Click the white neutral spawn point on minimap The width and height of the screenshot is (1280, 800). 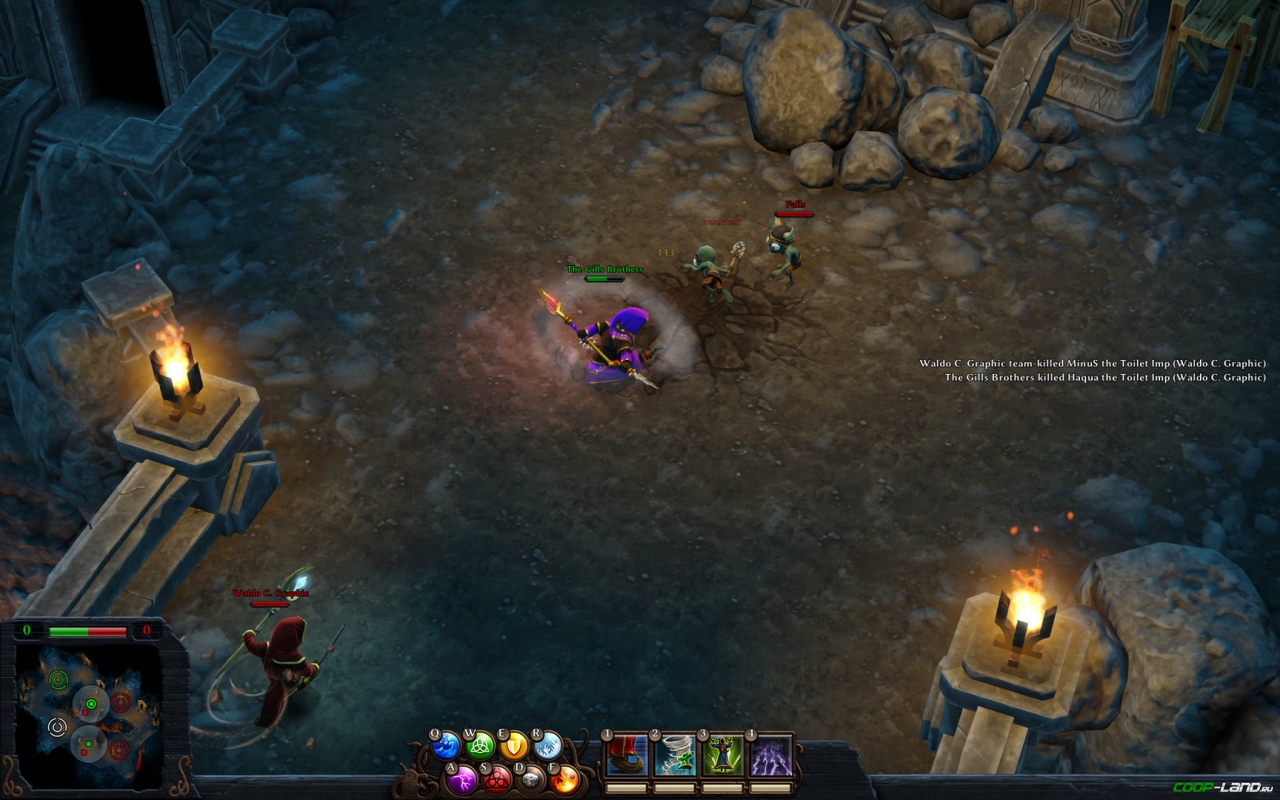click(x=57, y=727)
